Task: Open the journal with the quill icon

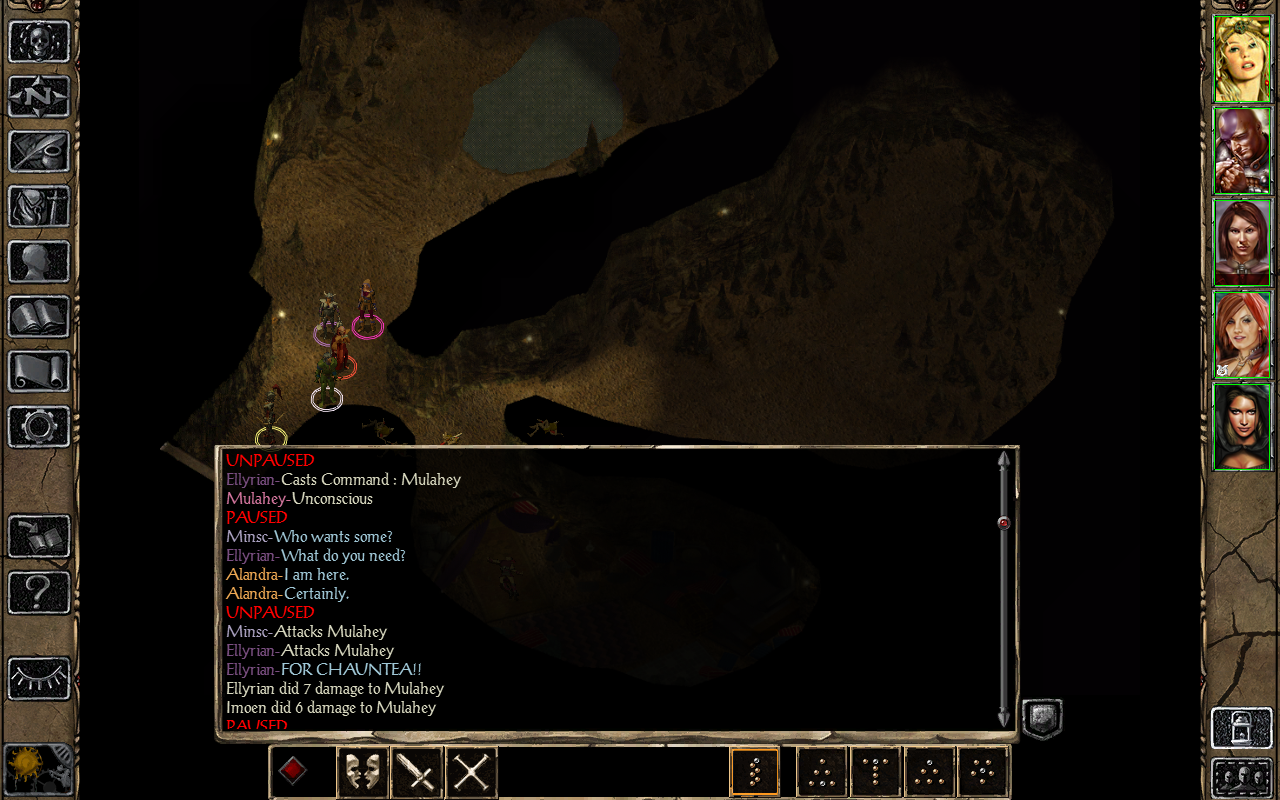Action: point(39,152)
